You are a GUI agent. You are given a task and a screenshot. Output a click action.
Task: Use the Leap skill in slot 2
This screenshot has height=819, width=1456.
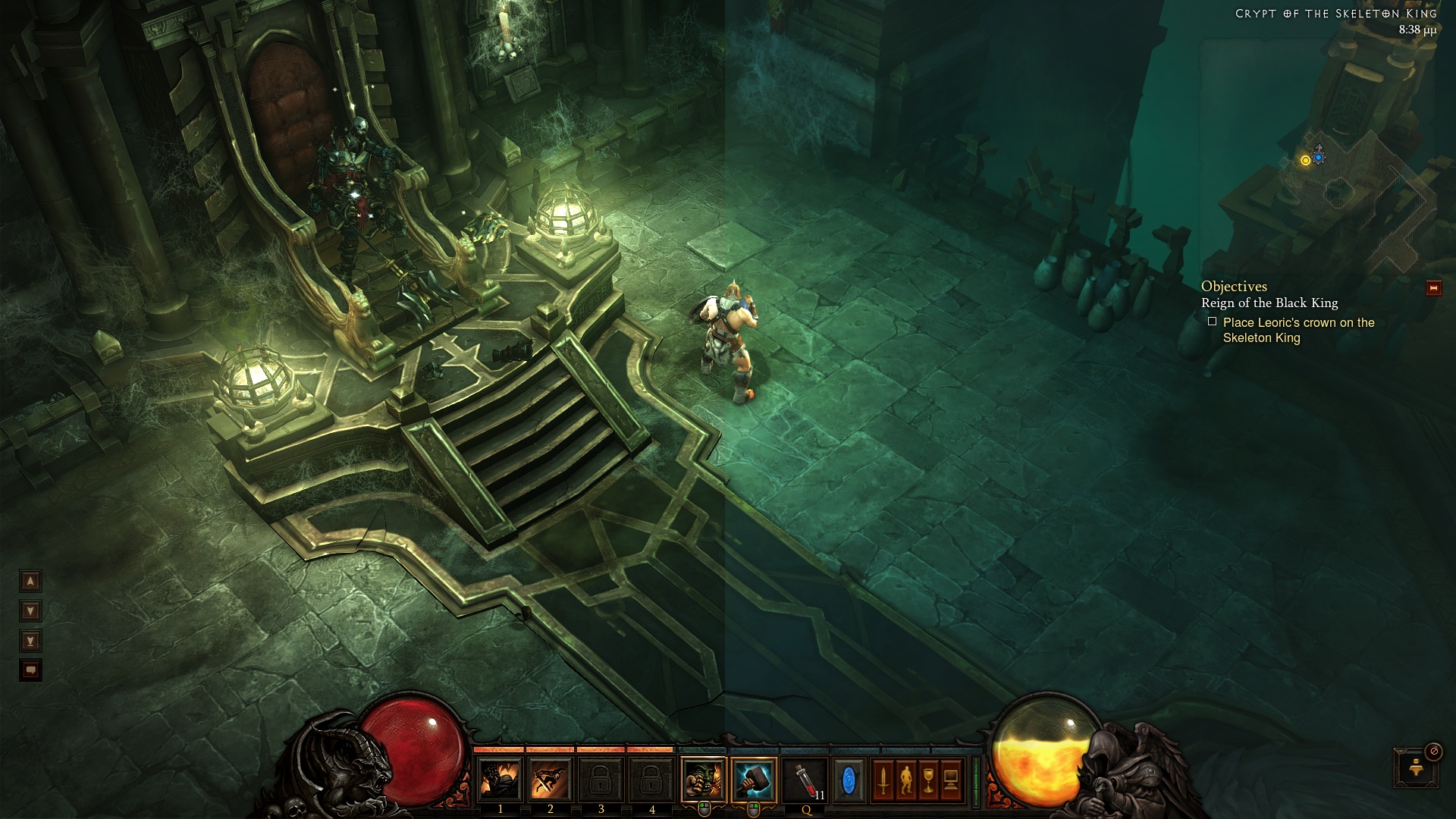[x=551, y=780]
